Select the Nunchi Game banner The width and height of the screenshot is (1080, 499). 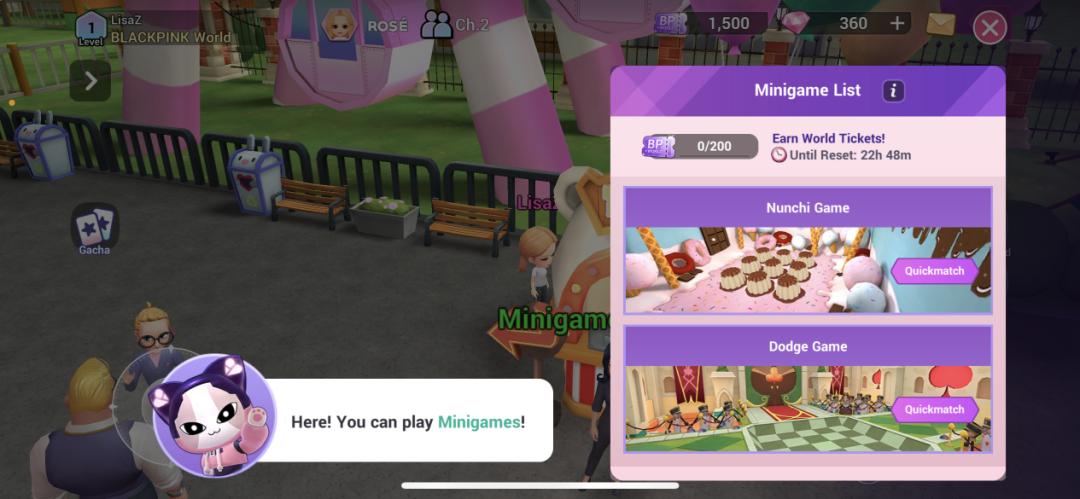(x=760, y=268)
